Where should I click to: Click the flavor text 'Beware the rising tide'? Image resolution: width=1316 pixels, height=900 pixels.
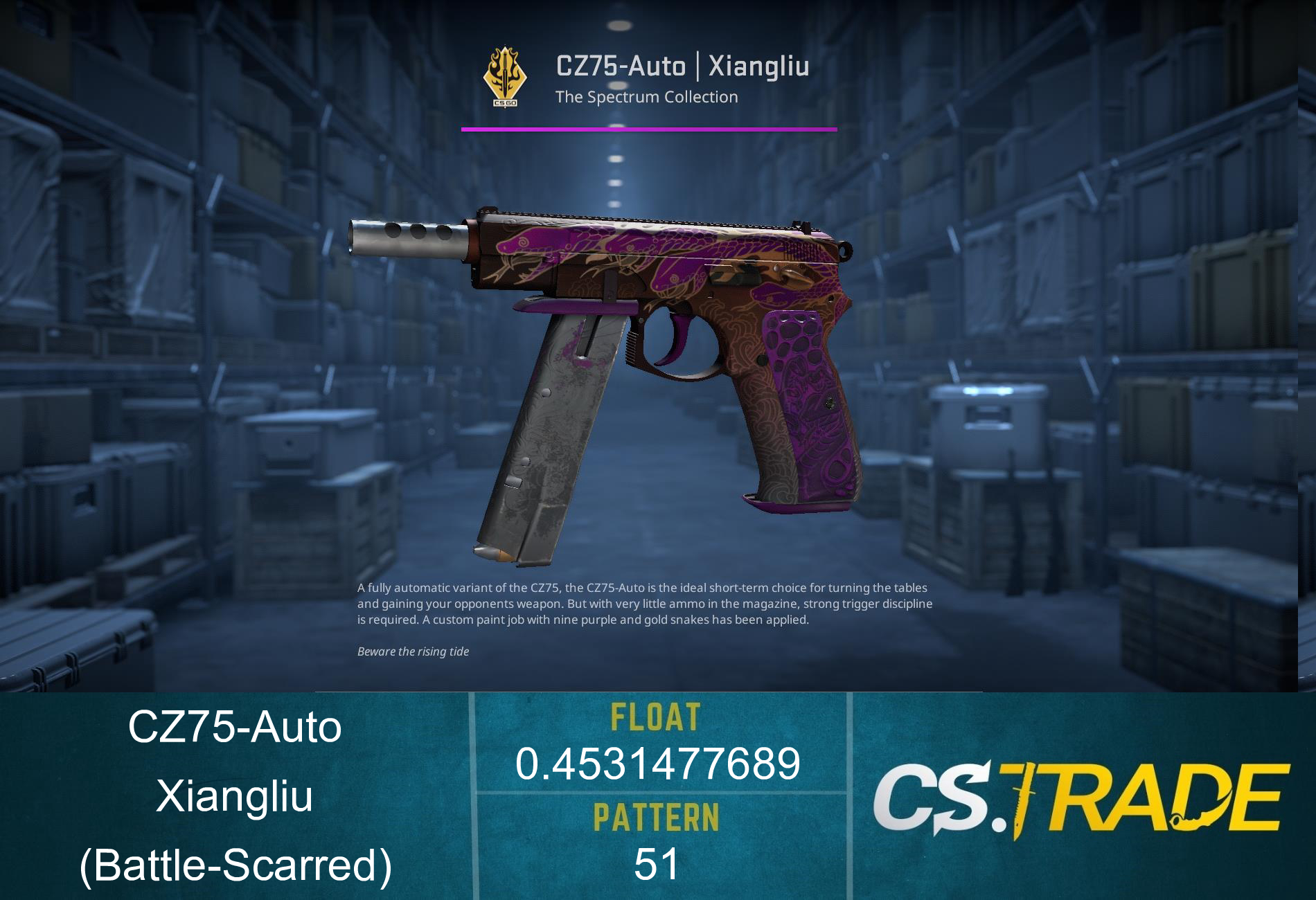414,651
